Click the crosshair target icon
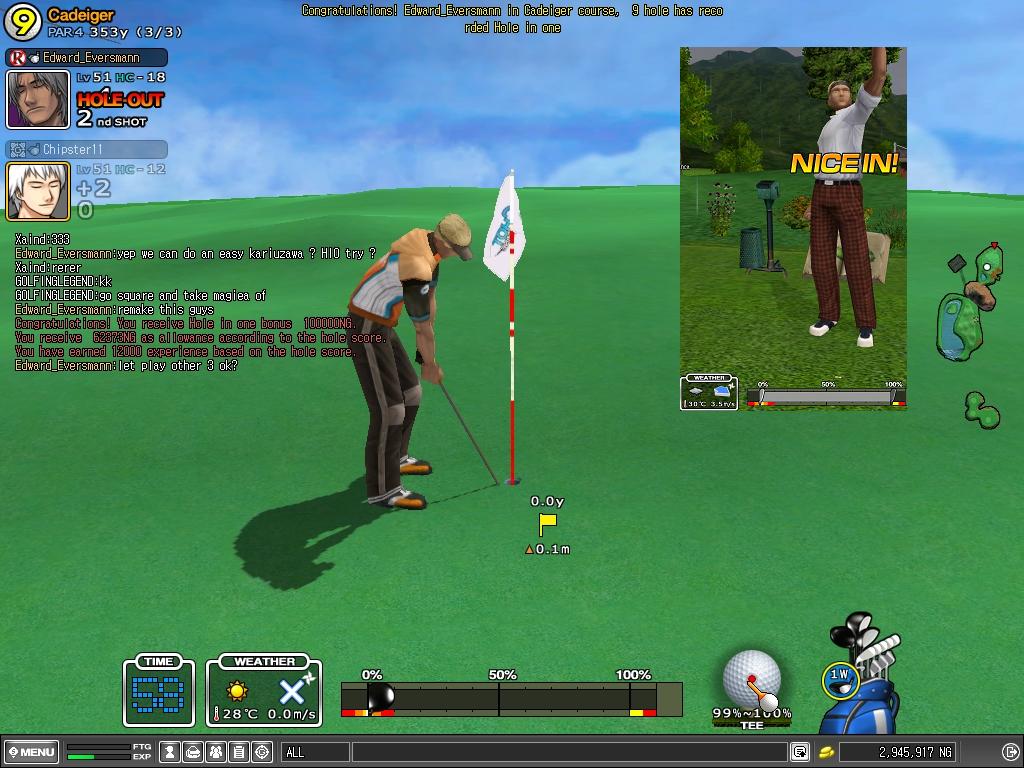1024x768 pixels. [x=262, y=752]
